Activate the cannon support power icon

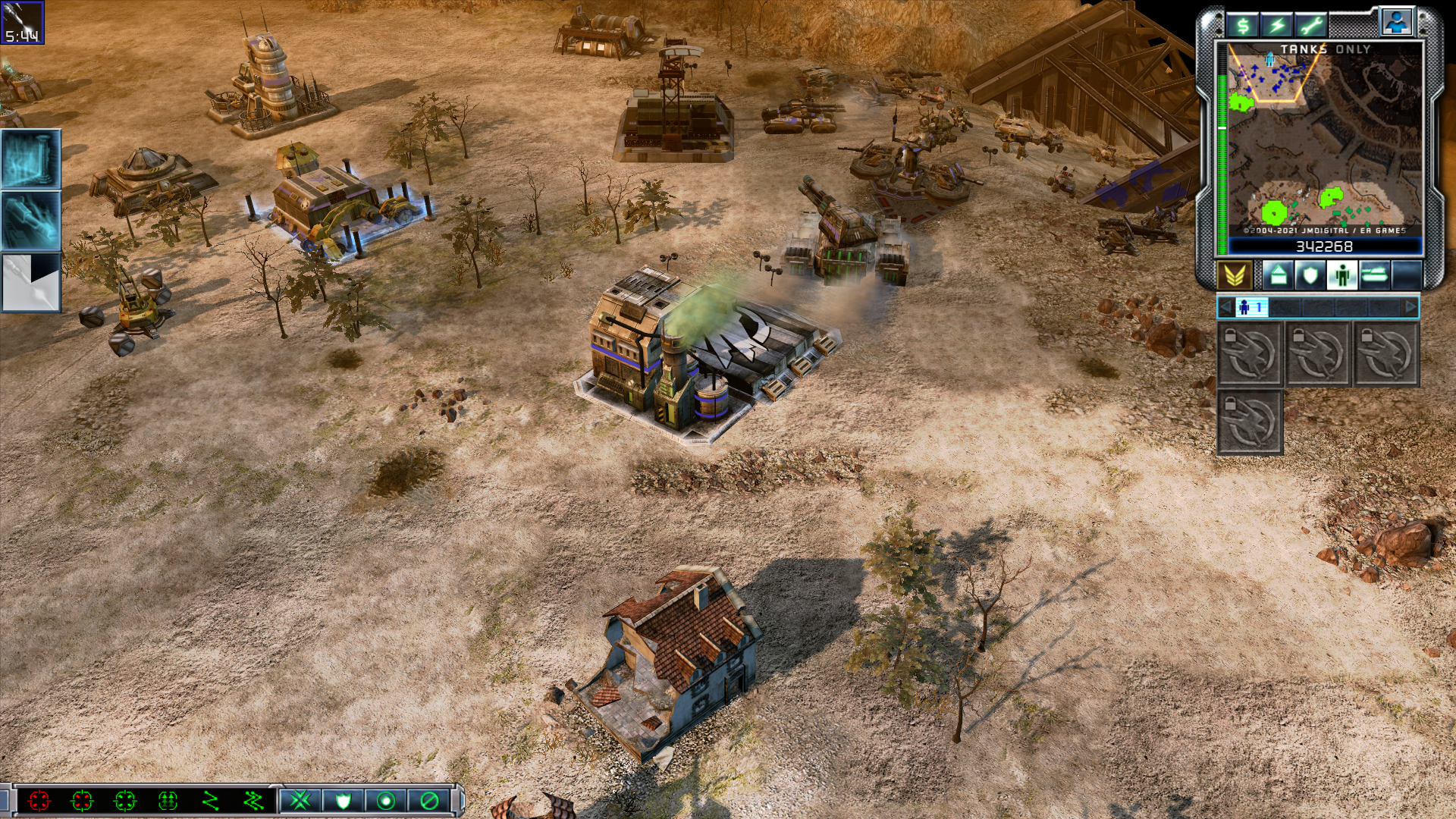tap(31, 221)
